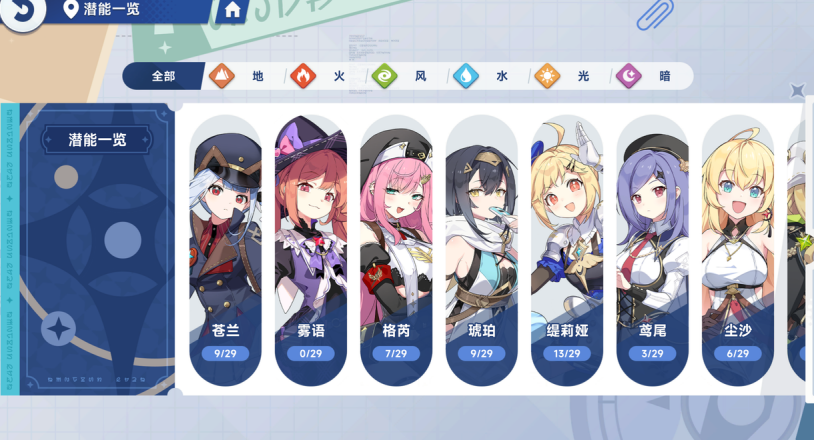Screen dimensions: 814x440
Task: Open the 鸢尾 character card
Action: click(x=653, y=250)
